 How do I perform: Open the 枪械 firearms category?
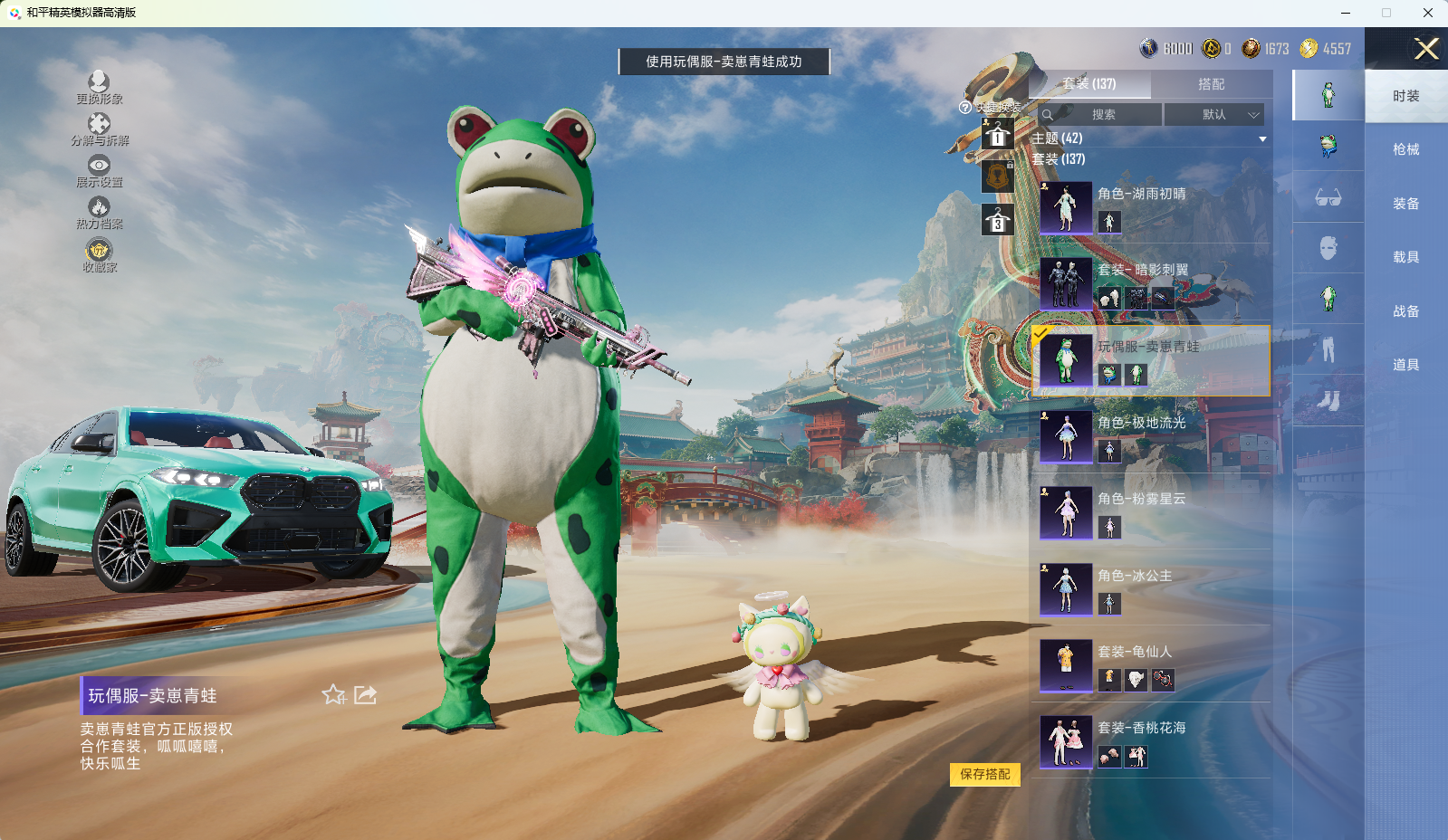[1405, 149]
